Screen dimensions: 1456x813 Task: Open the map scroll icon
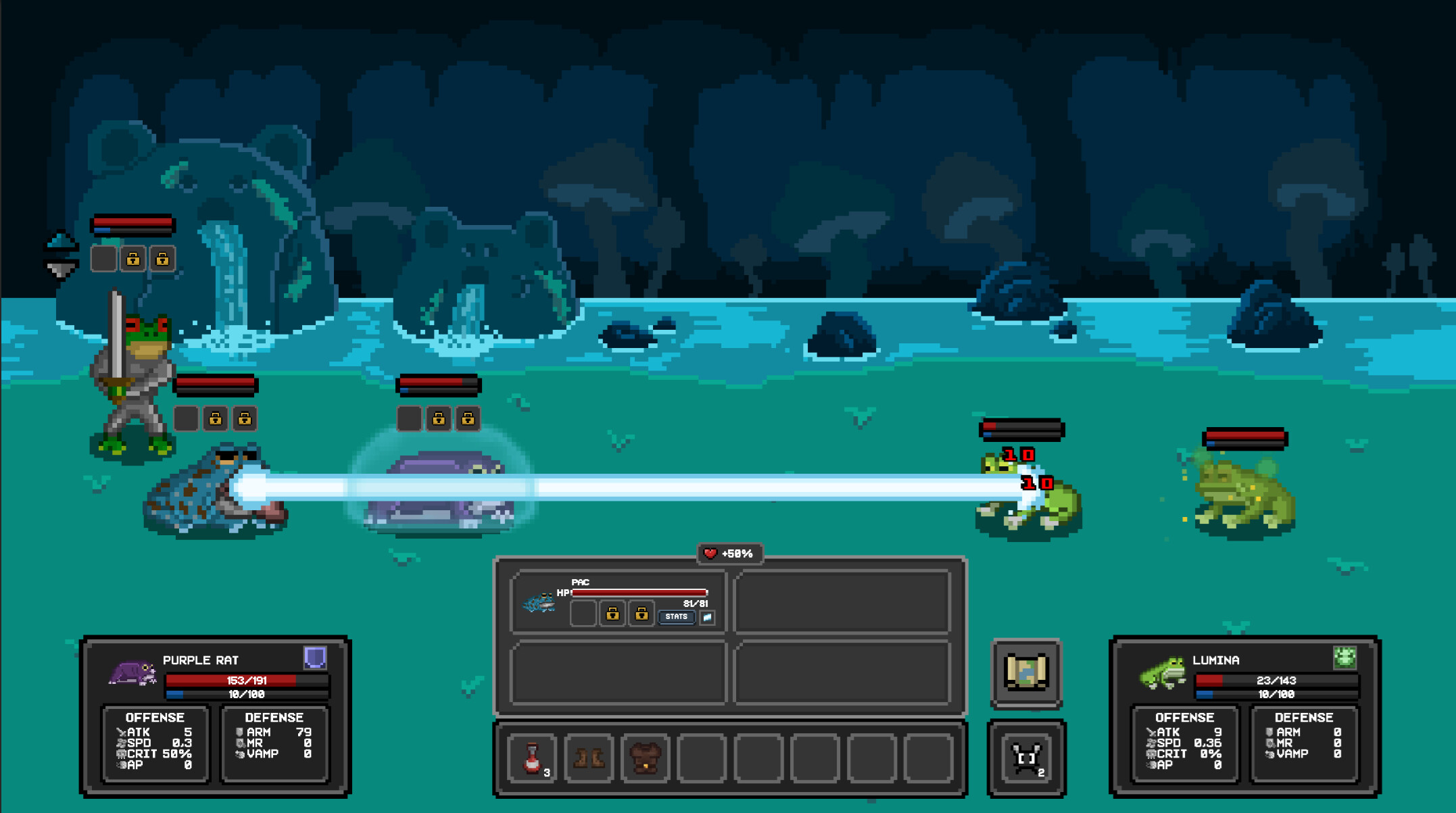point(1026,674)
